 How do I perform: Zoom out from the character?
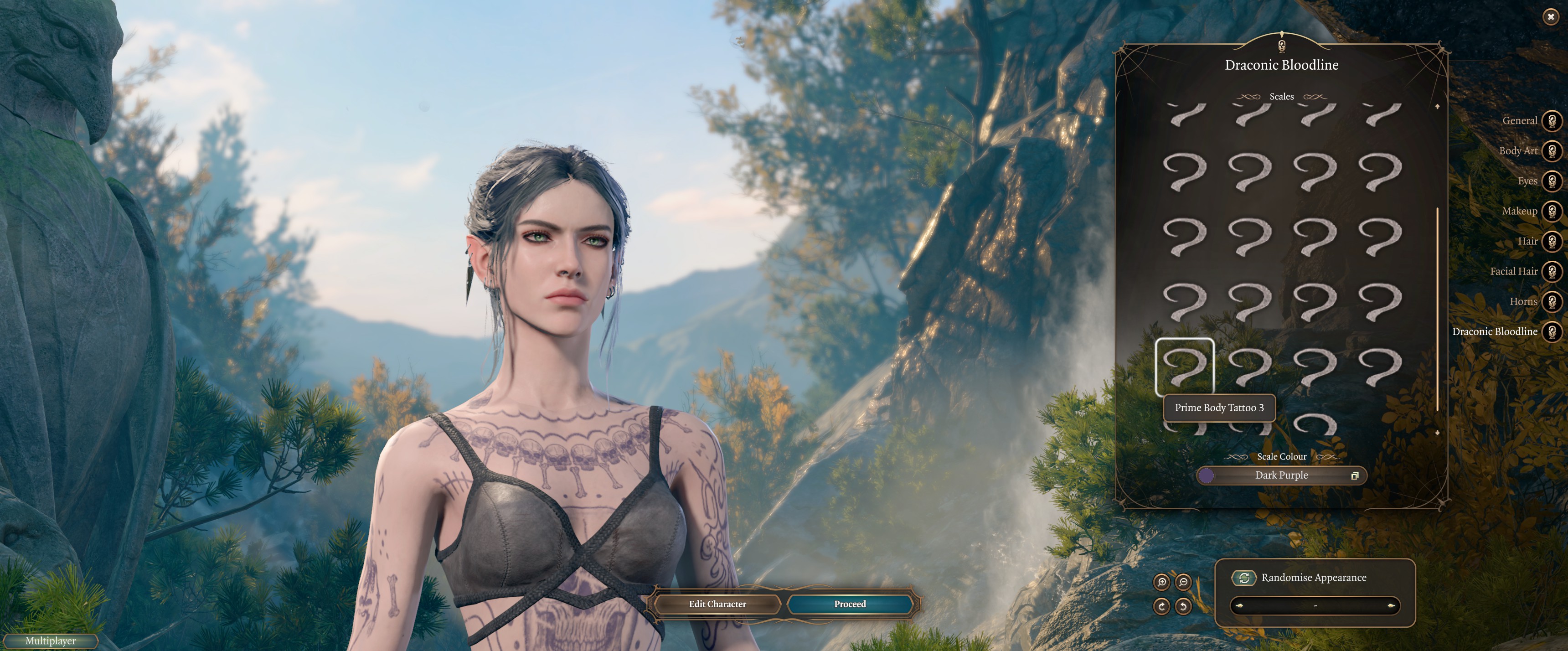1183,582
